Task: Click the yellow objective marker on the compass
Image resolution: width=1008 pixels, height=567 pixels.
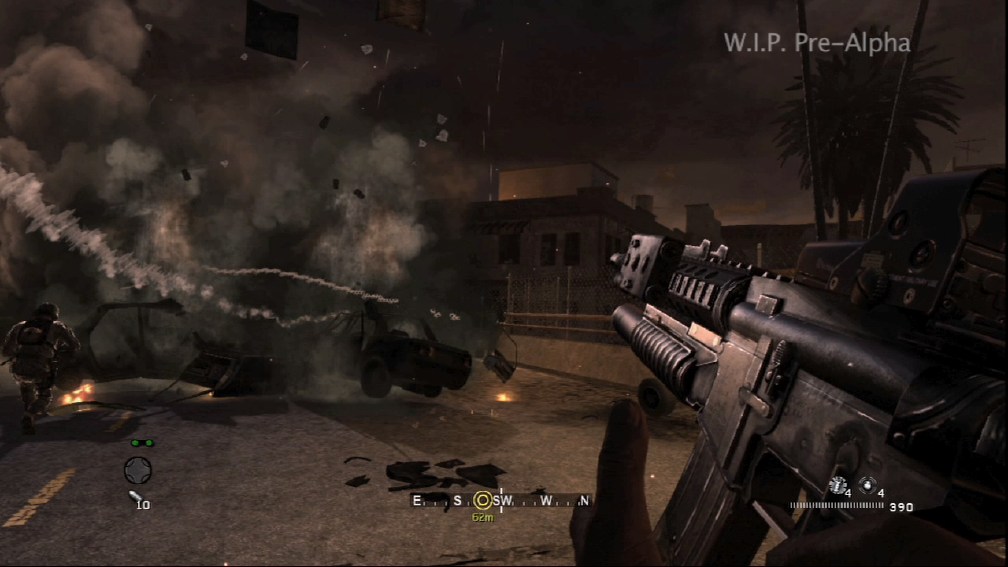Action: [484, 501]
